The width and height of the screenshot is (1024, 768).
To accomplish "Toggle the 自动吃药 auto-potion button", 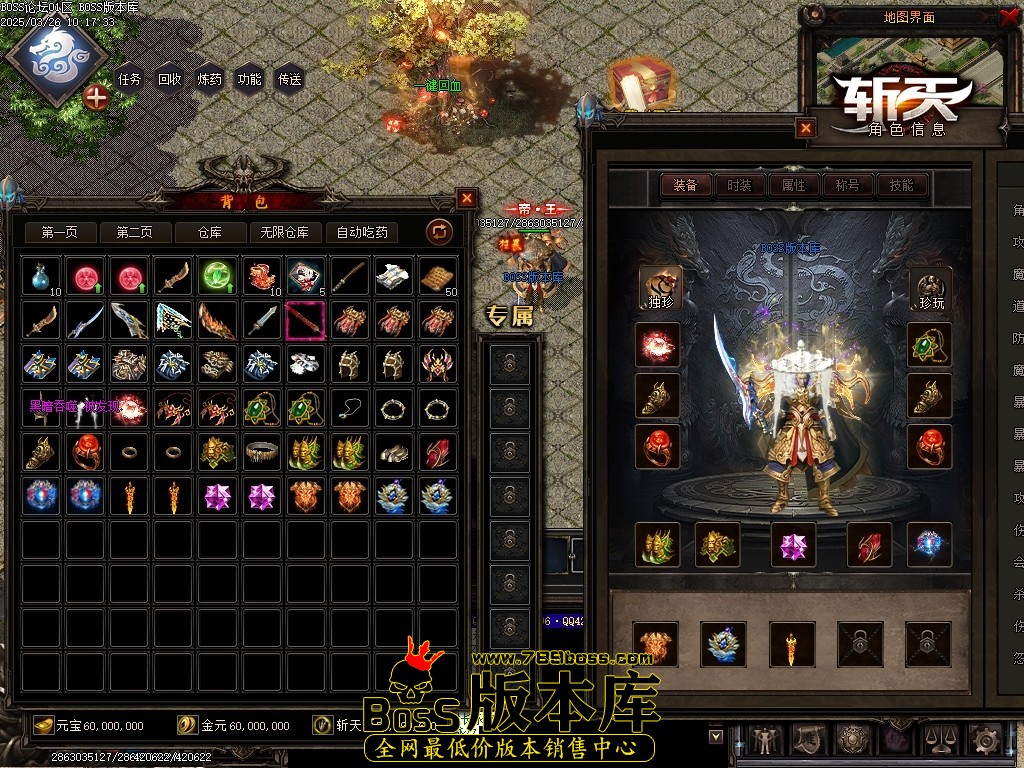I will click(362, 232).
